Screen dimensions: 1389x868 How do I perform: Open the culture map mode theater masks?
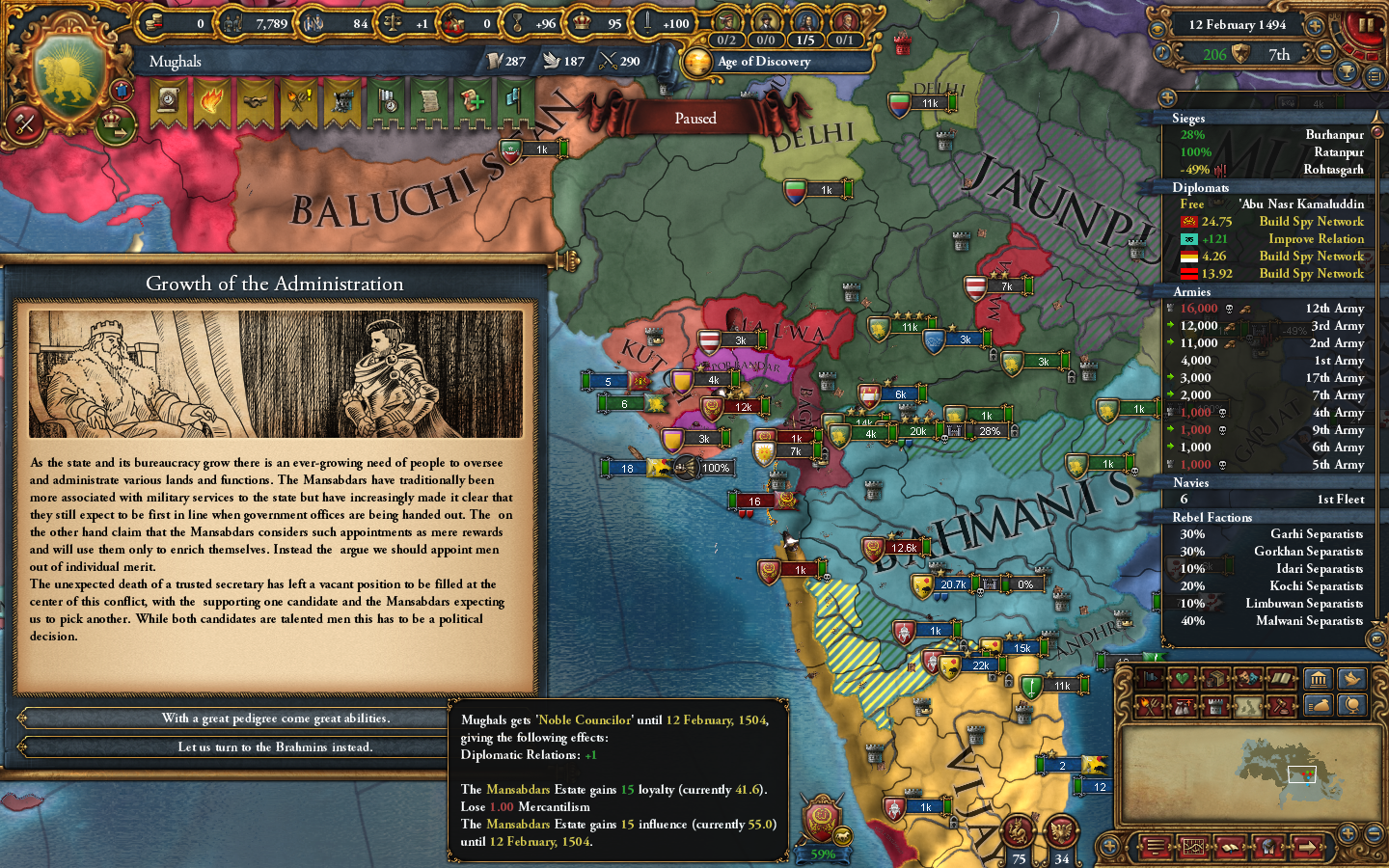[1247, 678]
